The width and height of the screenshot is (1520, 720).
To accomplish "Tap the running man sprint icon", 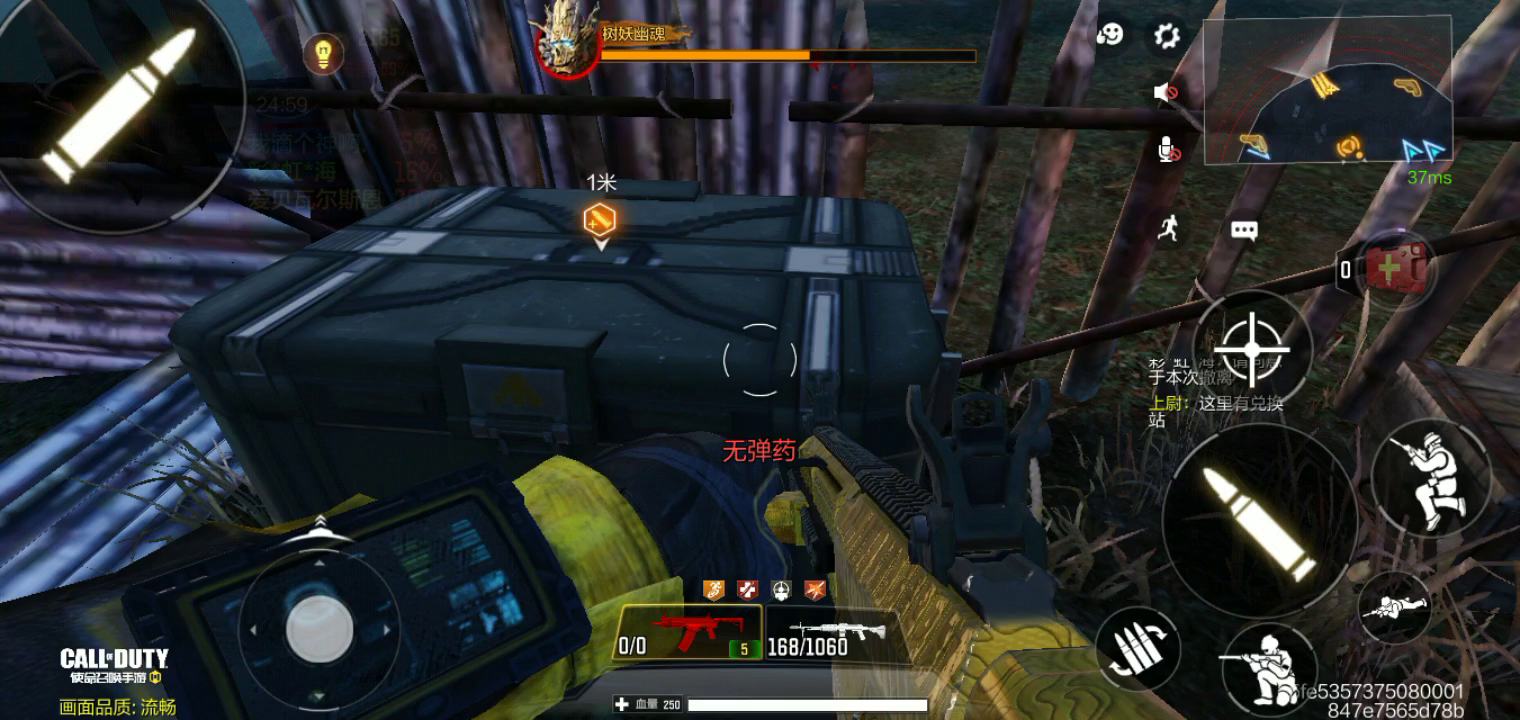I will [x=1168, y=229].
